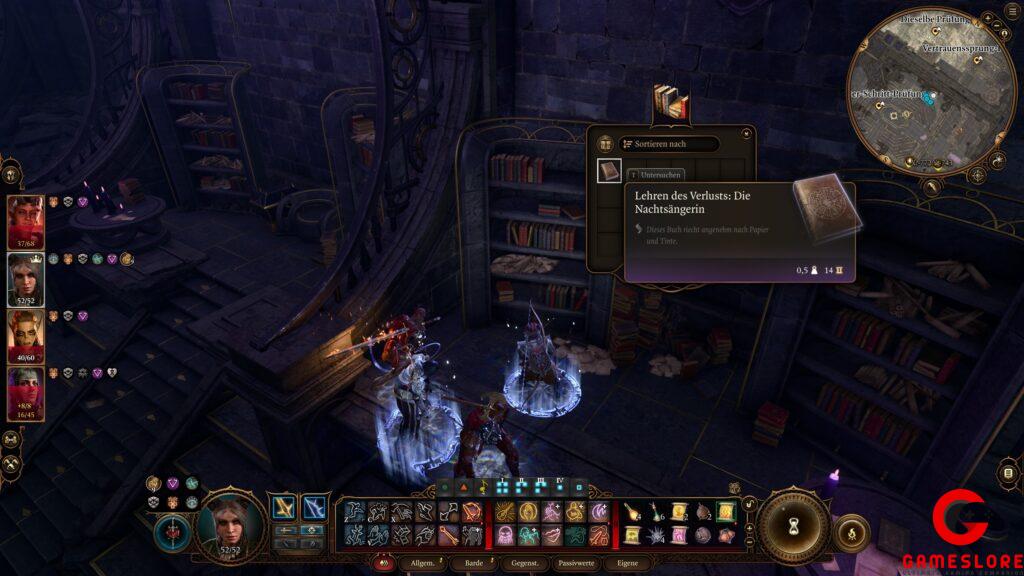The height and width of the screenshot is (576, 1024).
Task: Select the party portrait with 16/45 health
Action: point(26,392)
